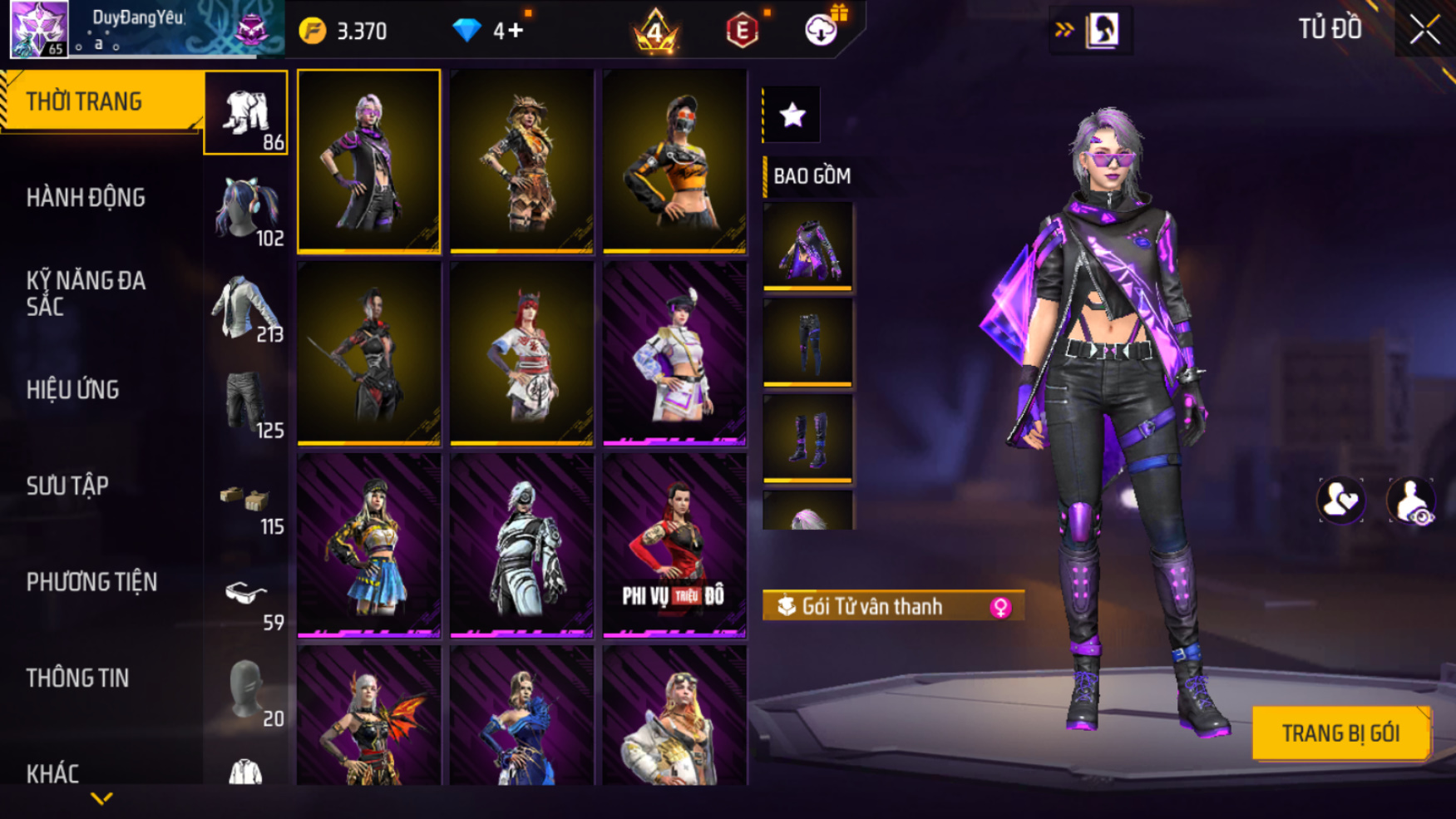Select the white robot armor outfit
1456x819 pixels.
[521, 545]
